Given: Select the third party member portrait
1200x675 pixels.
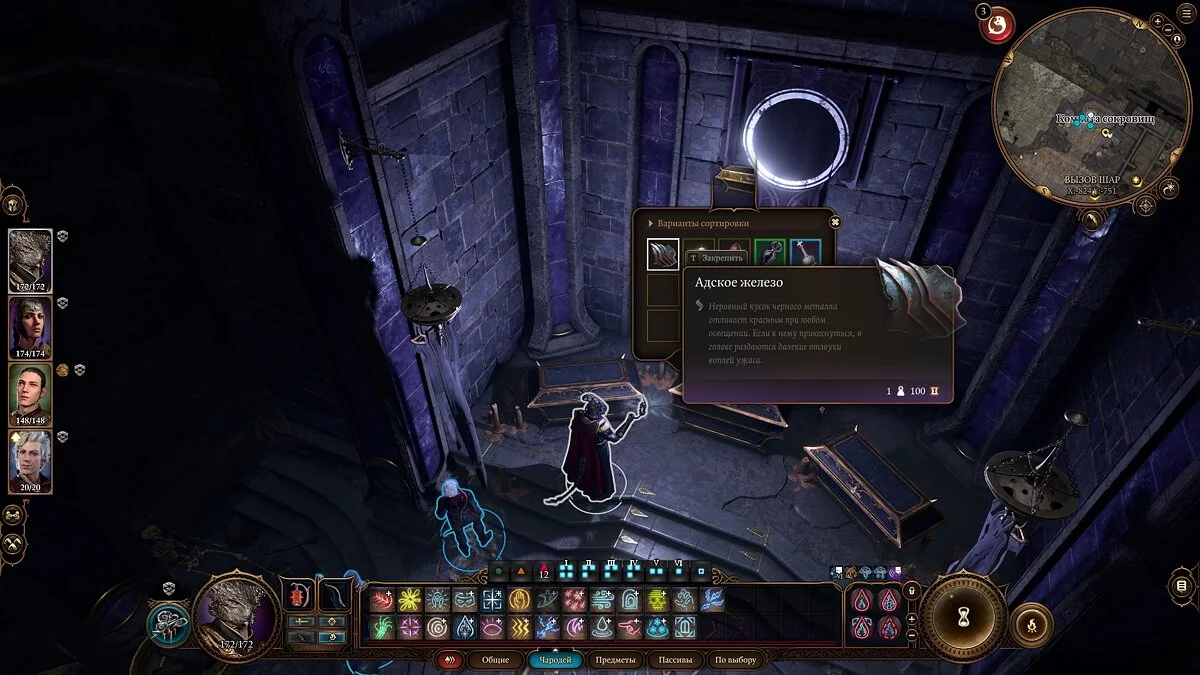Looking at the screenshot, I should click(x=30, y=393).
